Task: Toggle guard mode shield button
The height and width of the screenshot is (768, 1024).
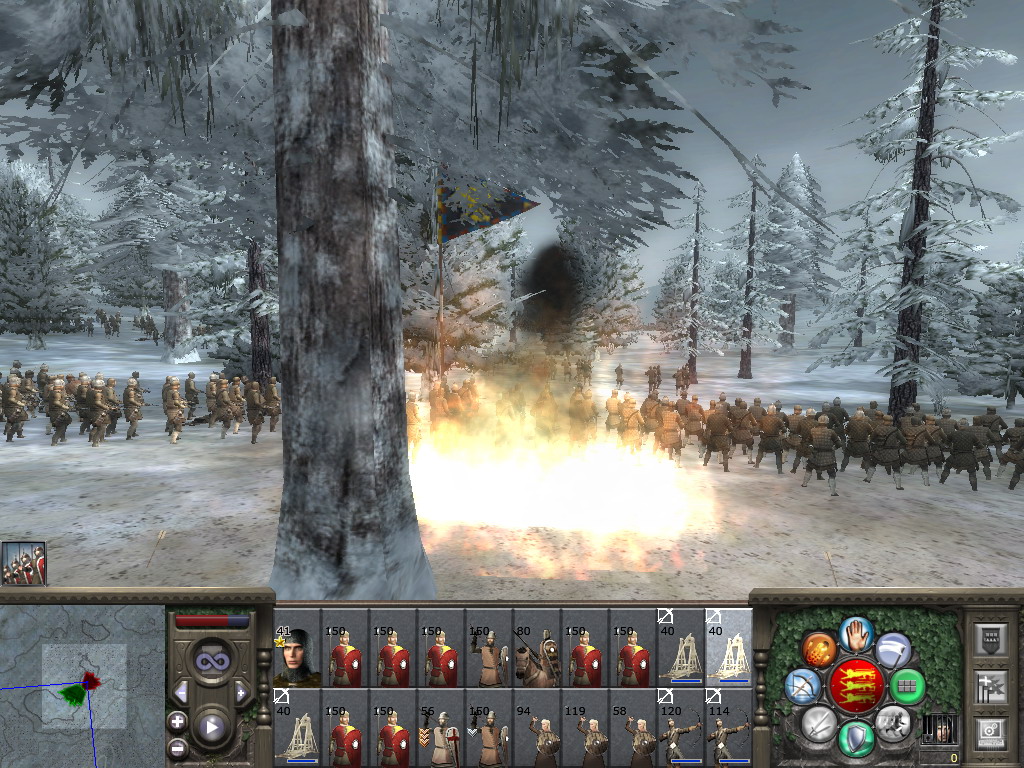Action: coord(856,738)
